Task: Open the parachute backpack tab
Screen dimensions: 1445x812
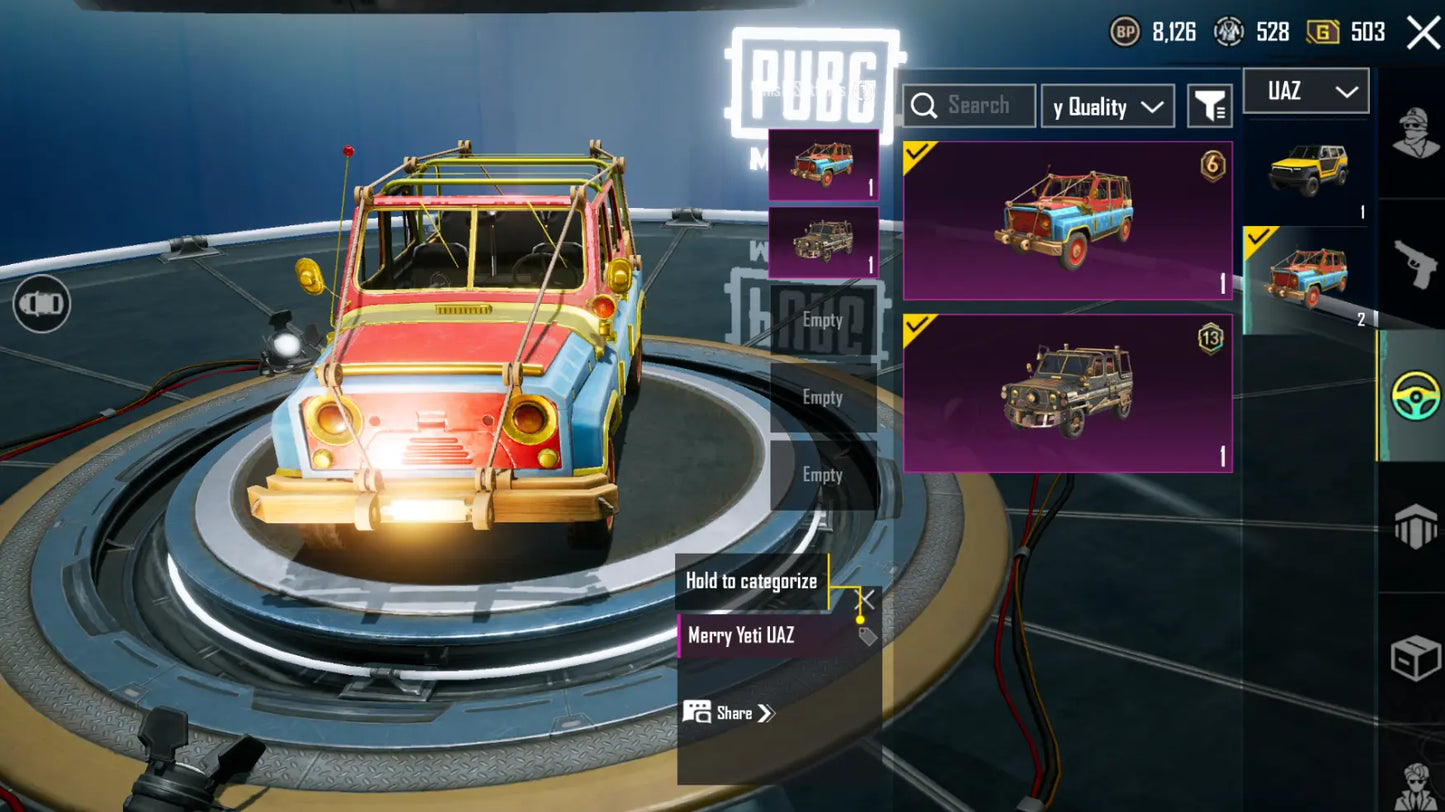Action: coord(1416,527)
